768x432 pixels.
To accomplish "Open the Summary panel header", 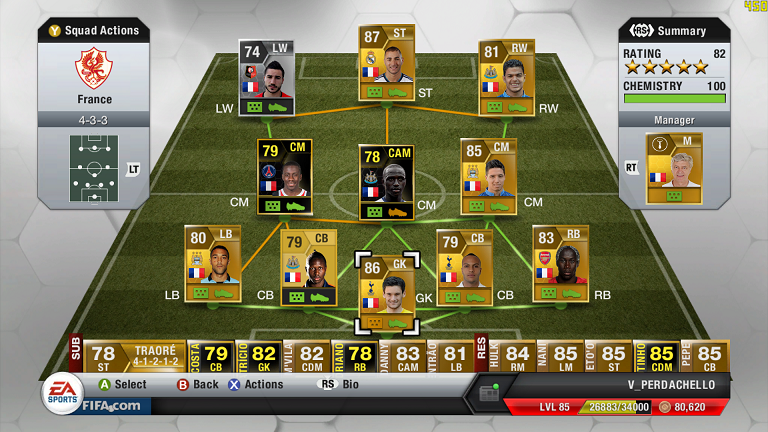I will point(673,30).
